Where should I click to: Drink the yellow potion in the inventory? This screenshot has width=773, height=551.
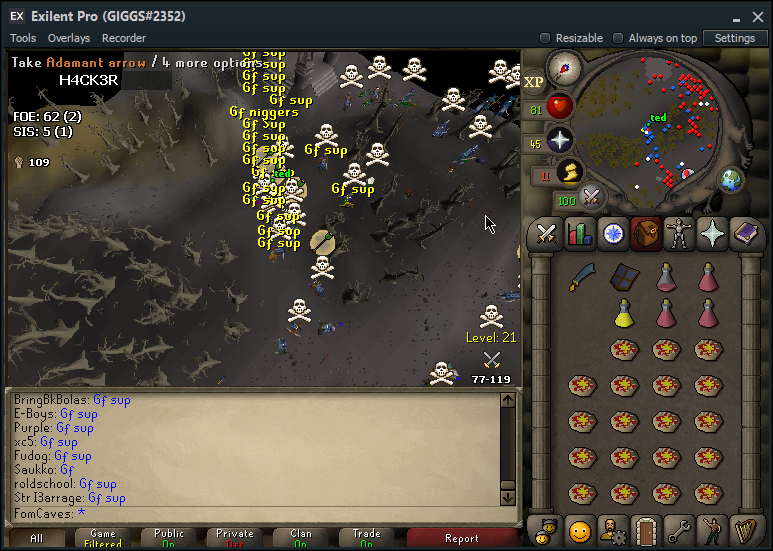click(x=625, y=313)
